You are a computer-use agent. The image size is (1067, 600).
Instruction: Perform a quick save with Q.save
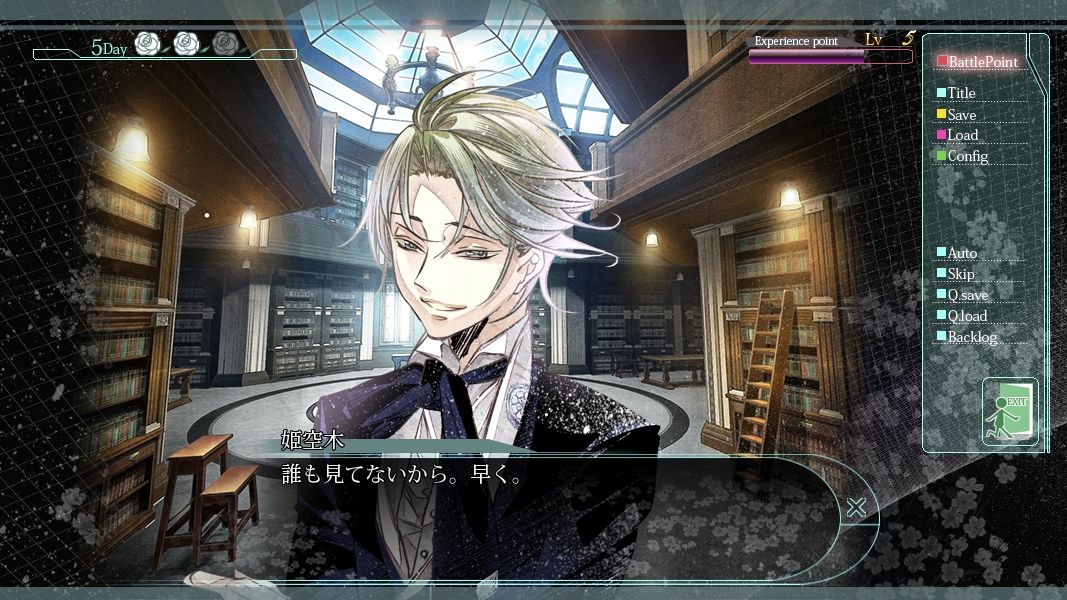click(965, 295)
